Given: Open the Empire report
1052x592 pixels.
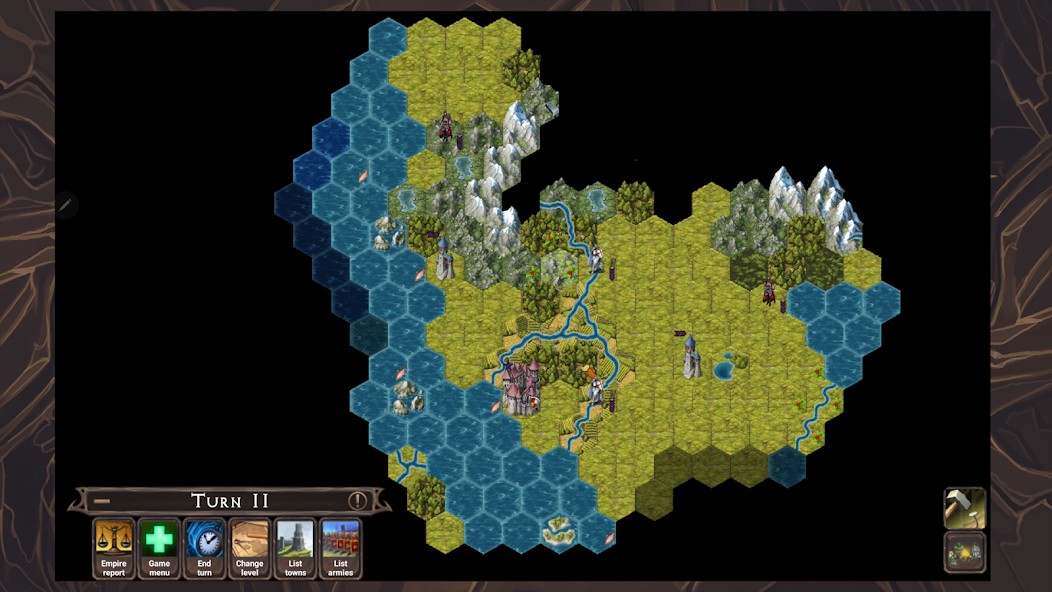Looking at the screenshot, I should tap(114, 547).
